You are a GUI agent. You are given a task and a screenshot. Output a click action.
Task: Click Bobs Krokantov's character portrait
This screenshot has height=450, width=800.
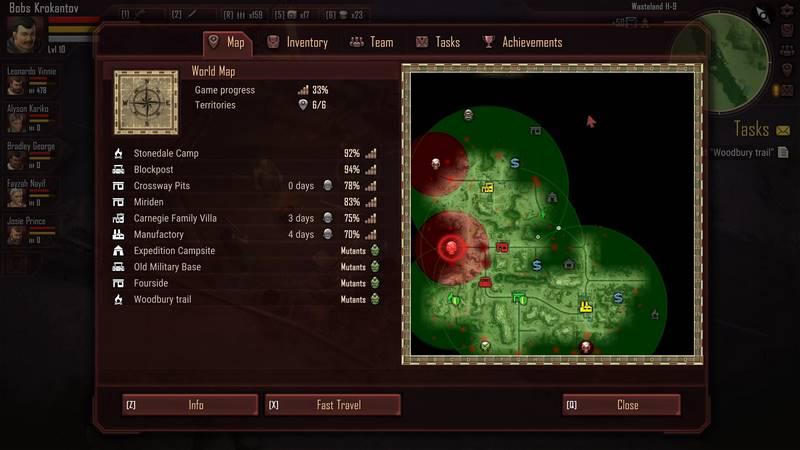tap(23, 36)
